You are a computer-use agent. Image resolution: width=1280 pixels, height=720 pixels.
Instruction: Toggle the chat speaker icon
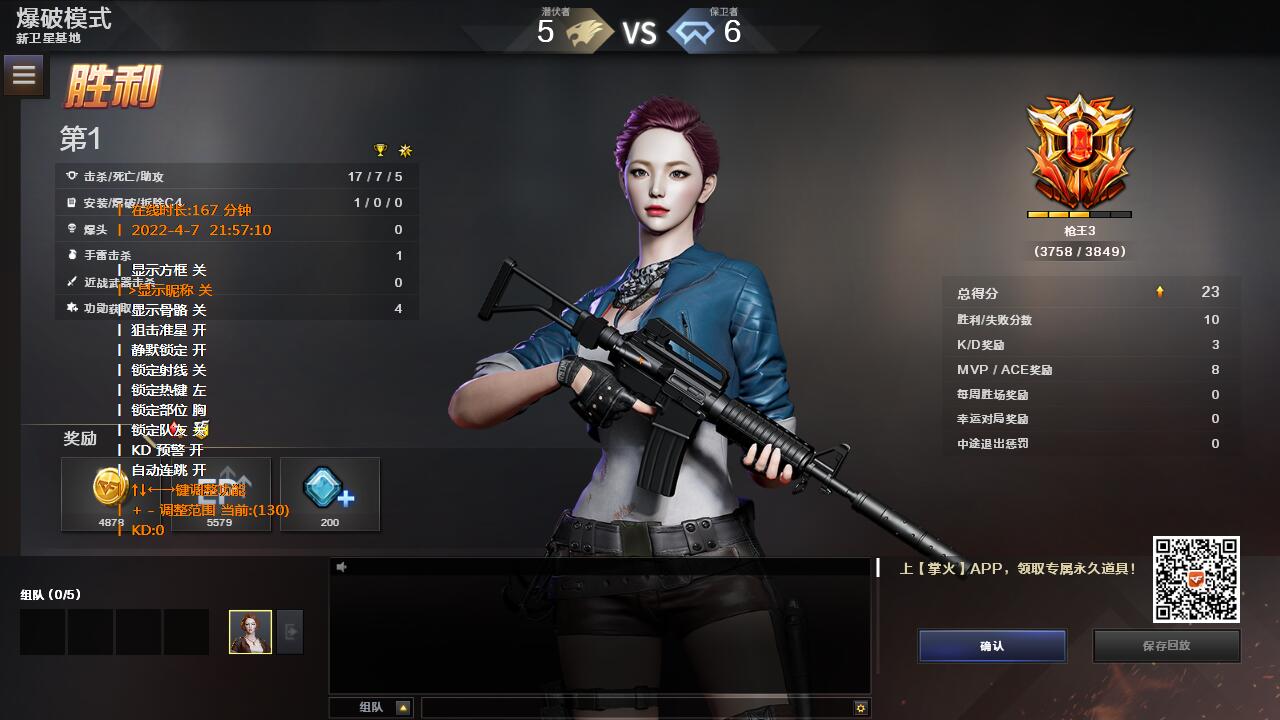[x=342, y=567]
